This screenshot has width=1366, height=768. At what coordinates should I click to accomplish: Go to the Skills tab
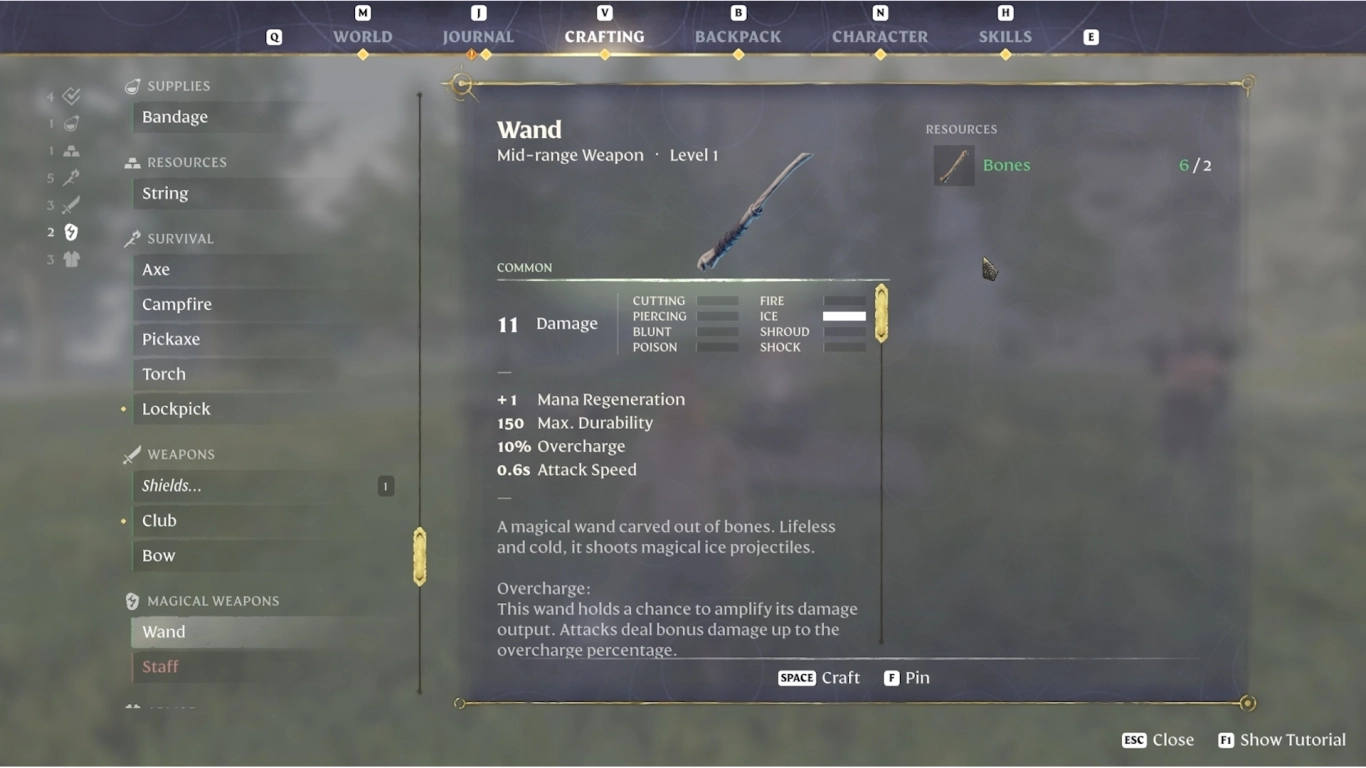[x=1005, y=37]
